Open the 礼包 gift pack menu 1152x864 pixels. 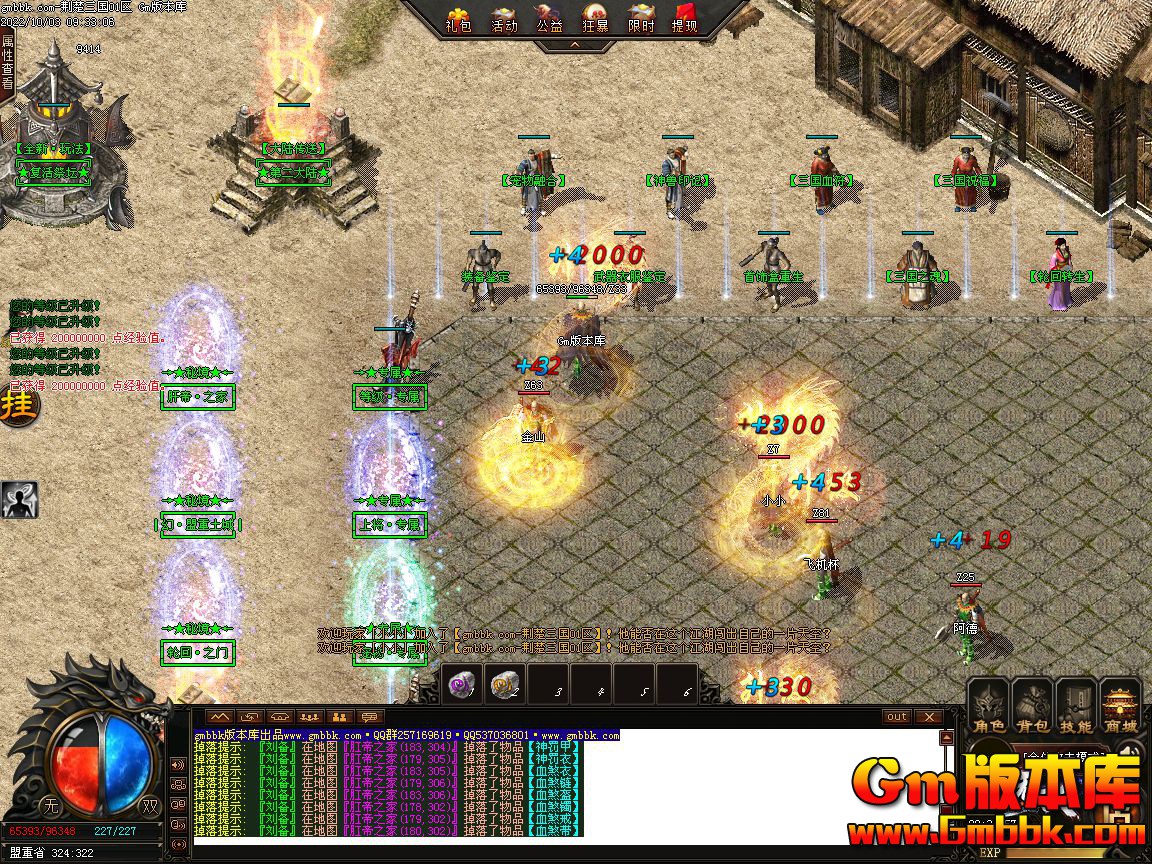click(x=459, y=18)
